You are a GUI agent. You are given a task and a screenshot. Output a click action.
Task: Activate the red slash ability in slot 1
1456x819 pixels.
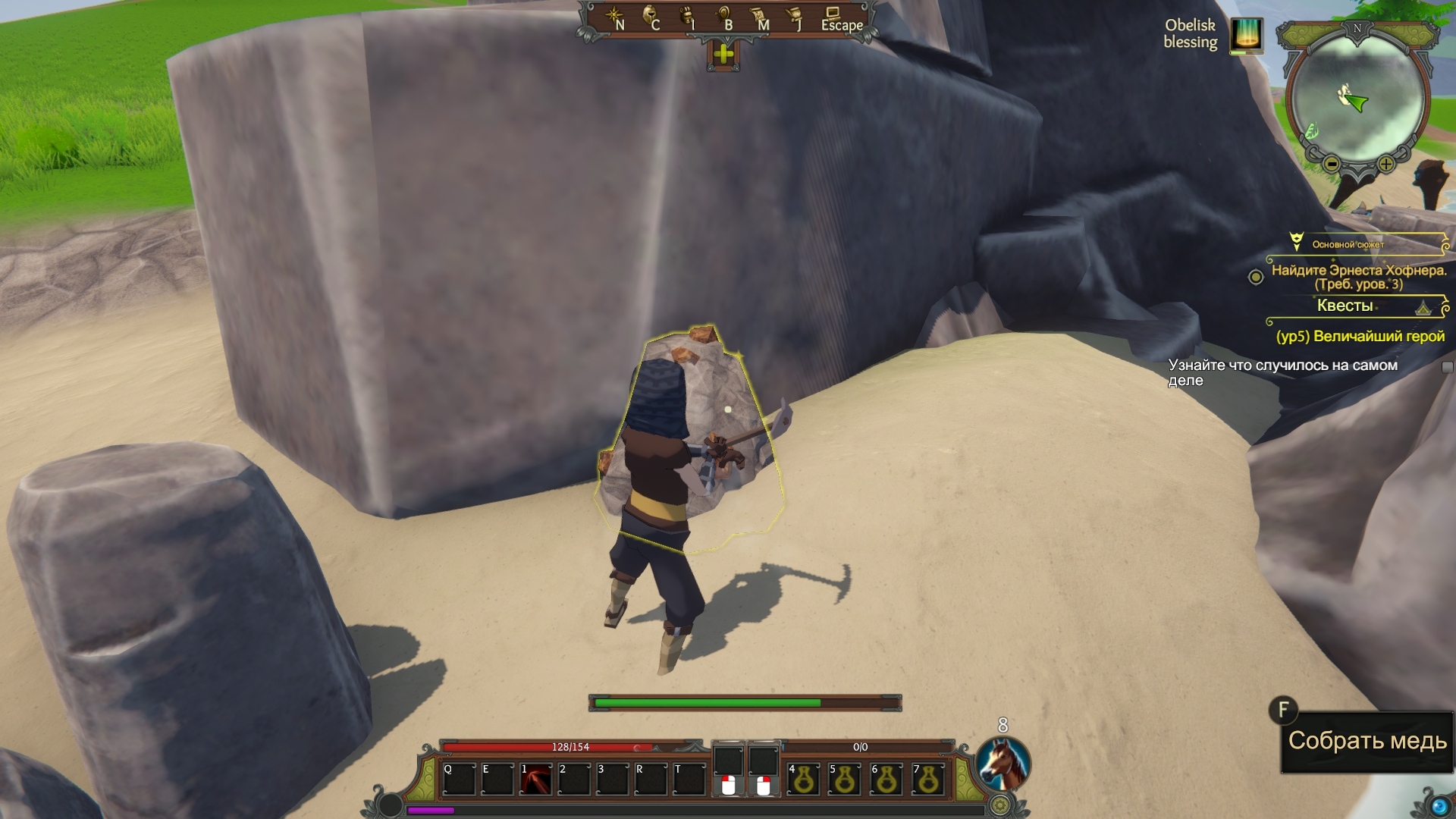[536, 780]
